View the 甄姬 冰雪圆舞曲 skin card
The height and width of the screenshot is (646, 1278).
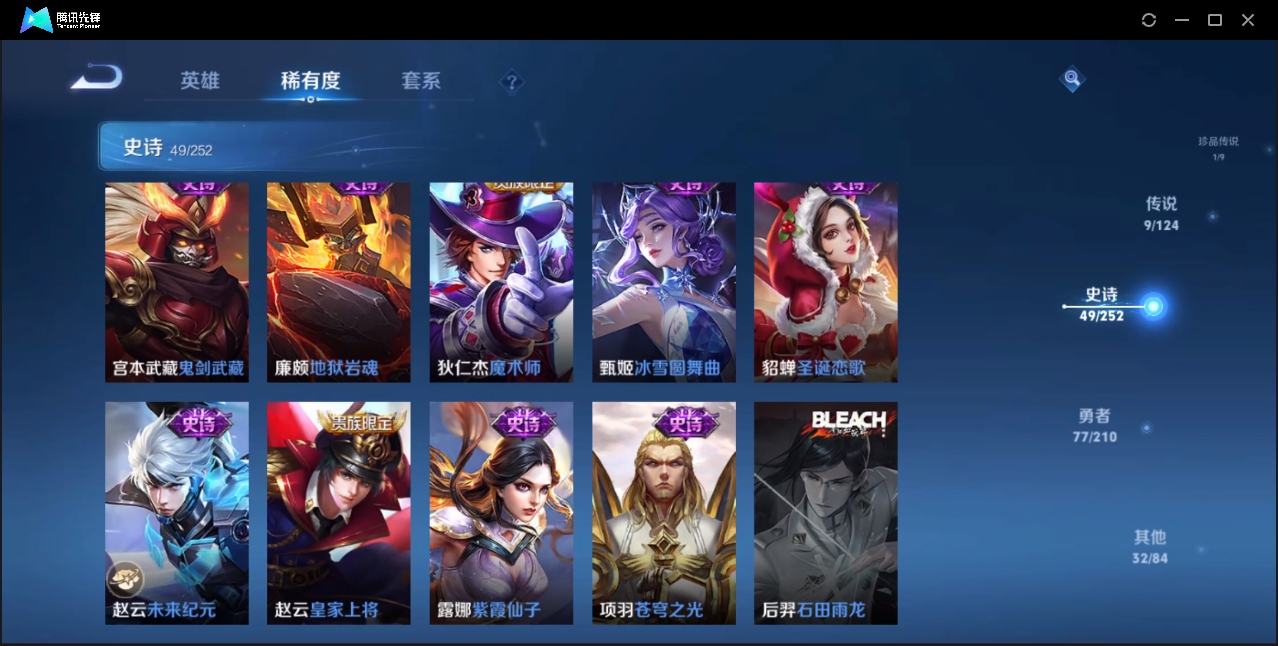click(664, 282)
